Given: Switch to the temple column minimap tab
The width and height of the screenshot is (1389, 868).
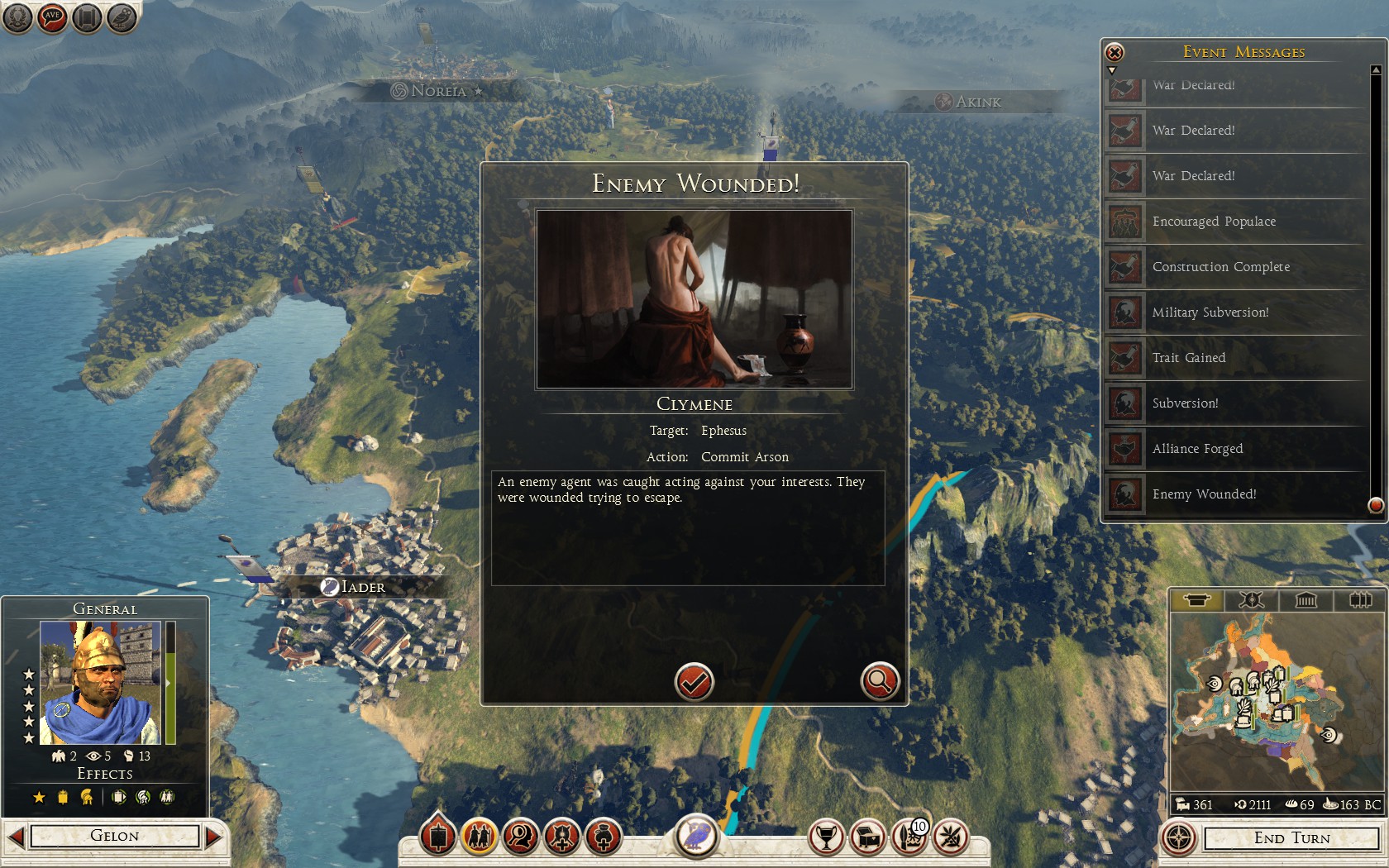Looking at the screenshot, I should click(1305, 600).
